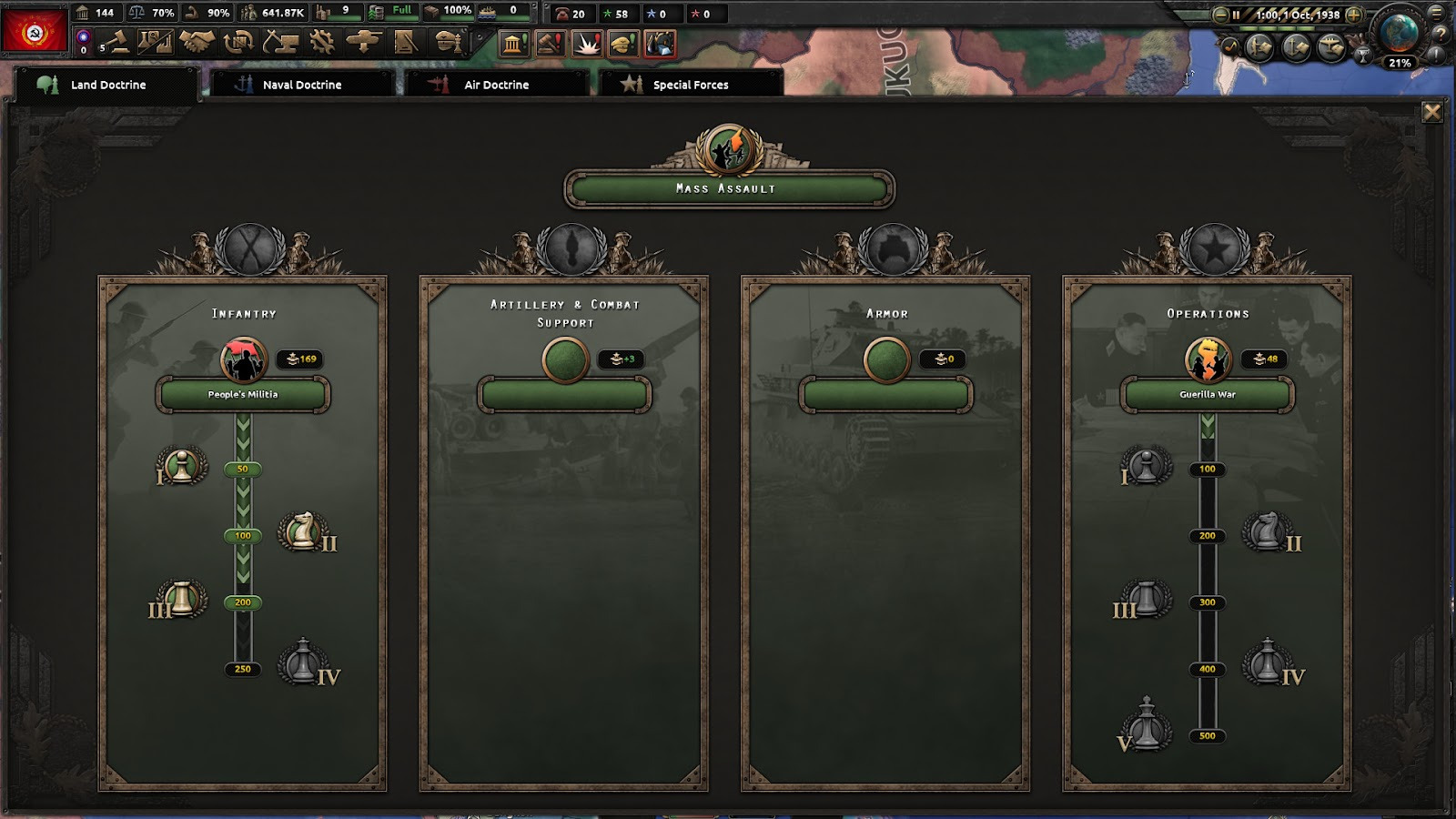Decrease game speed with the minus button
This screenshot has width=1456, height=819.
(x=1220, y=15)
